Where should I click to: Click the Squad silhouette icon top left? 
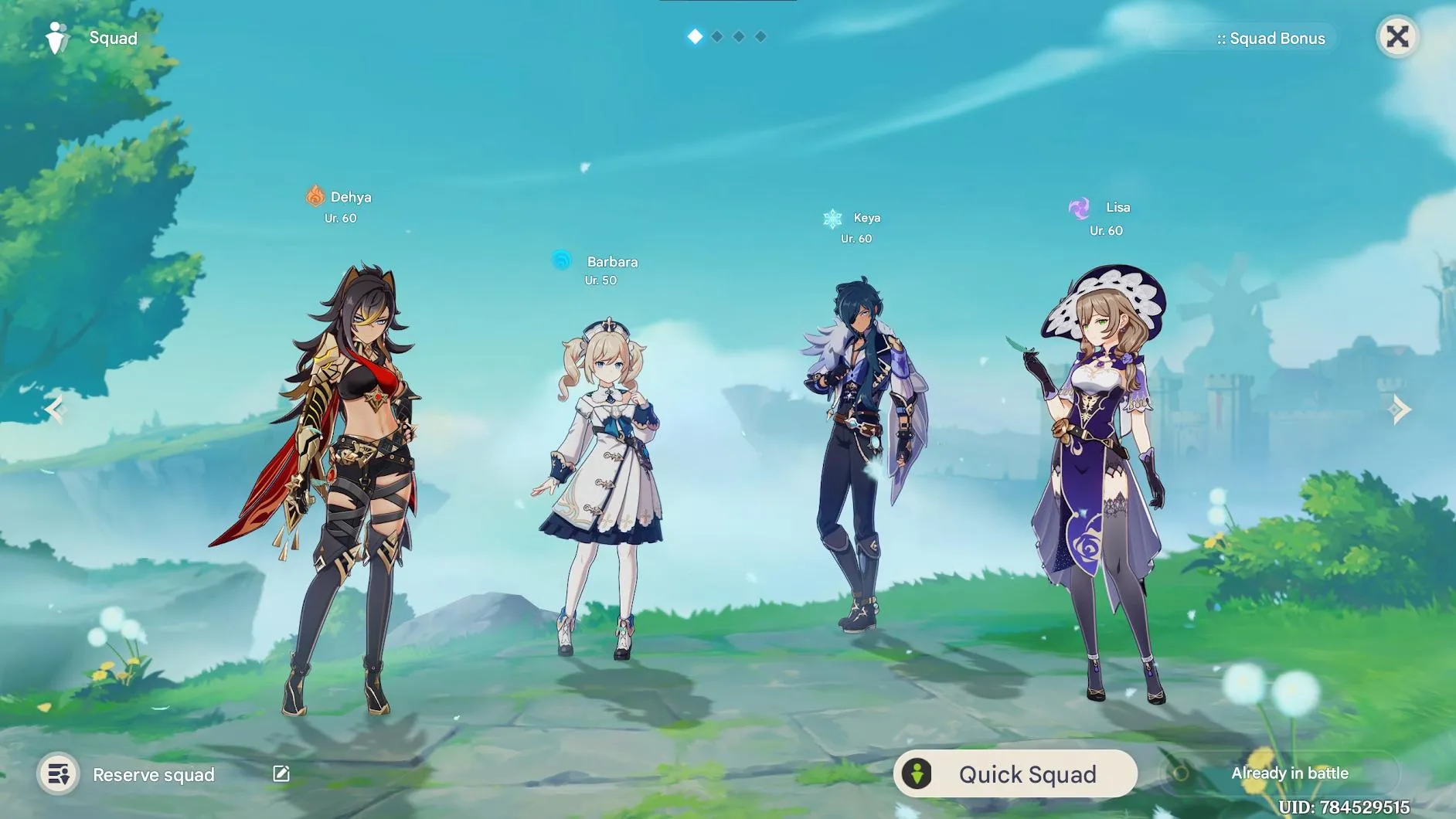(x=55, y=37)
